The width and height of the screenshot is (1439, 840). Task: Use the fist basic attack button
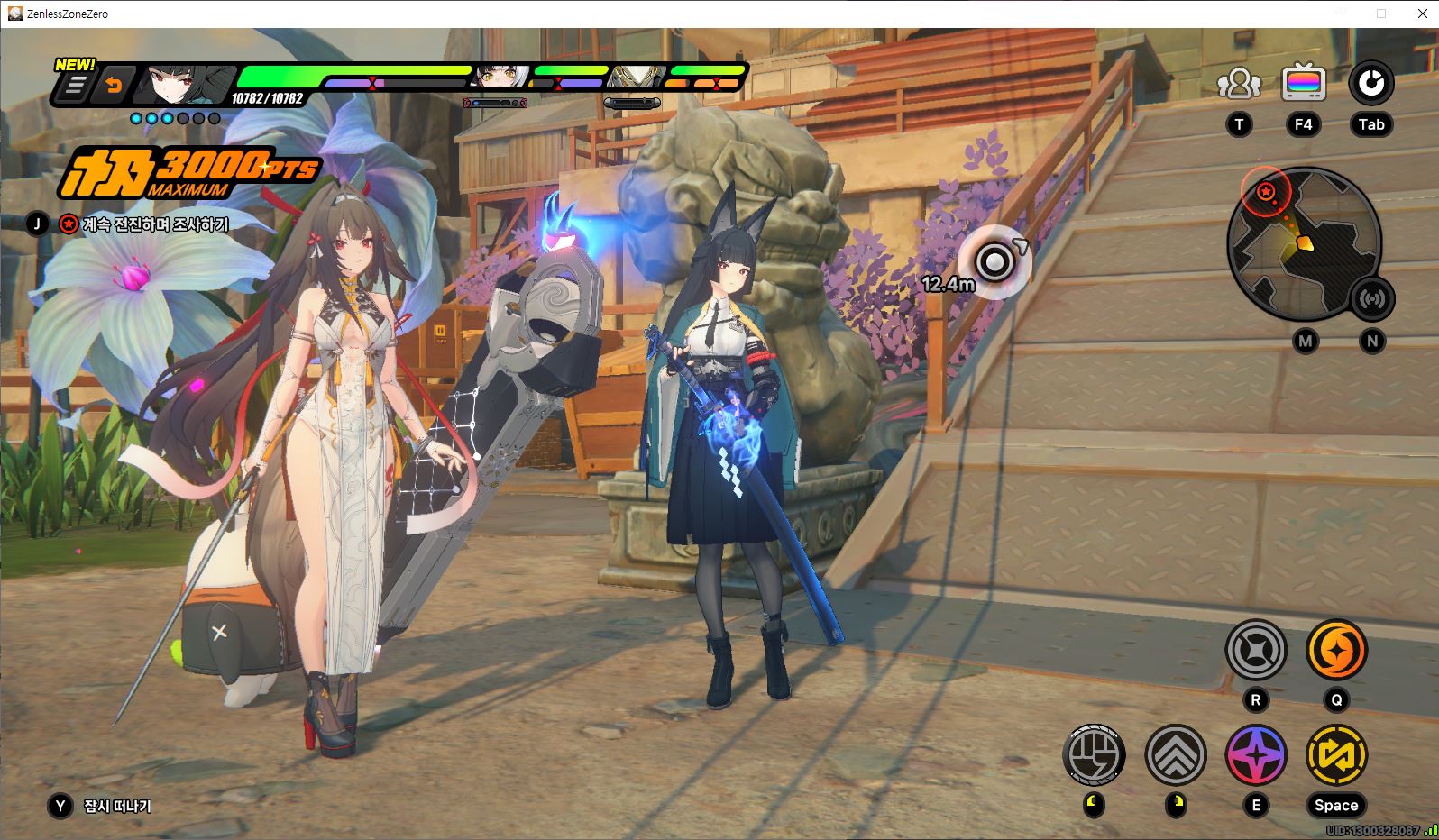pos(1094,754)
